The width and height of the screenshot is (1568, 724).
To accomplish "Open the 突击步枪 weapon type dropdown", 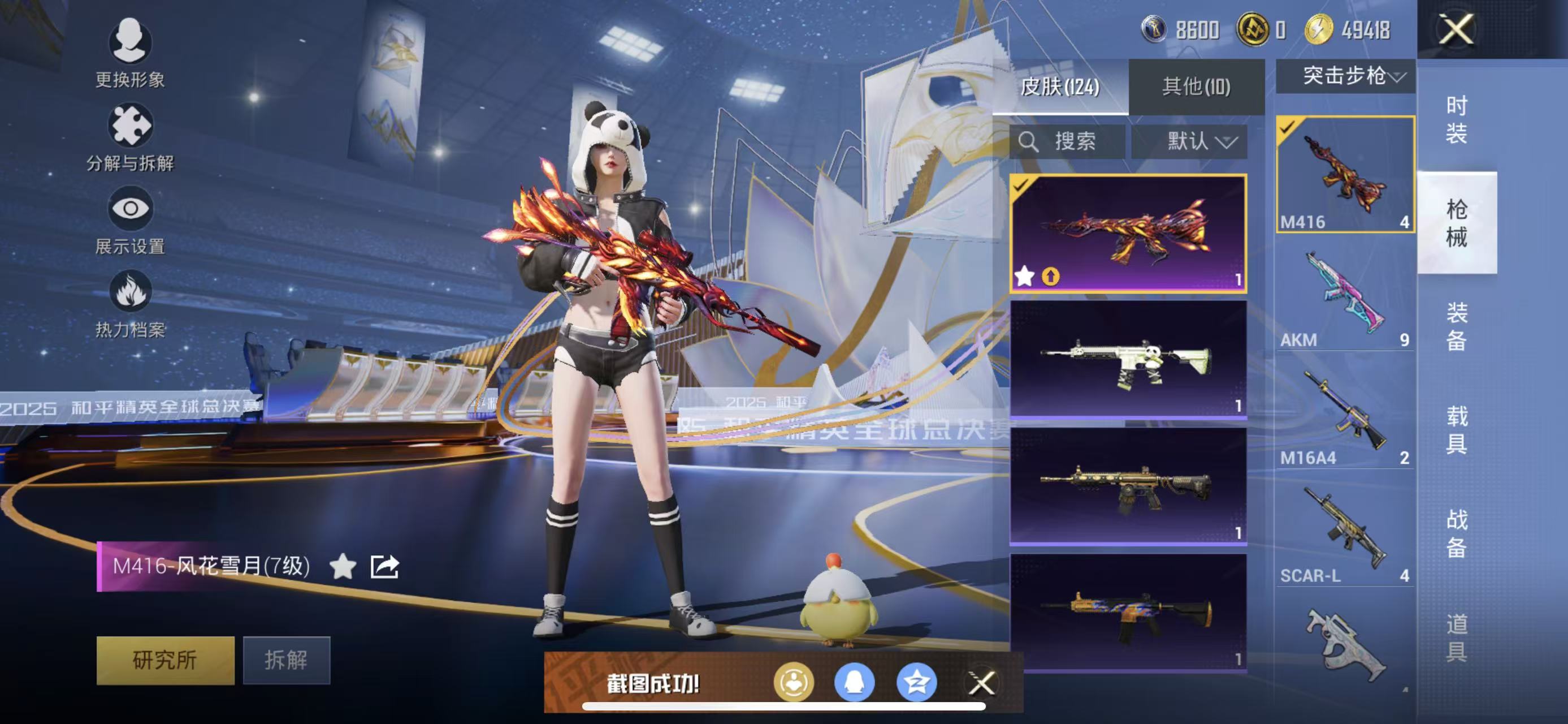I will (1345, 76).
